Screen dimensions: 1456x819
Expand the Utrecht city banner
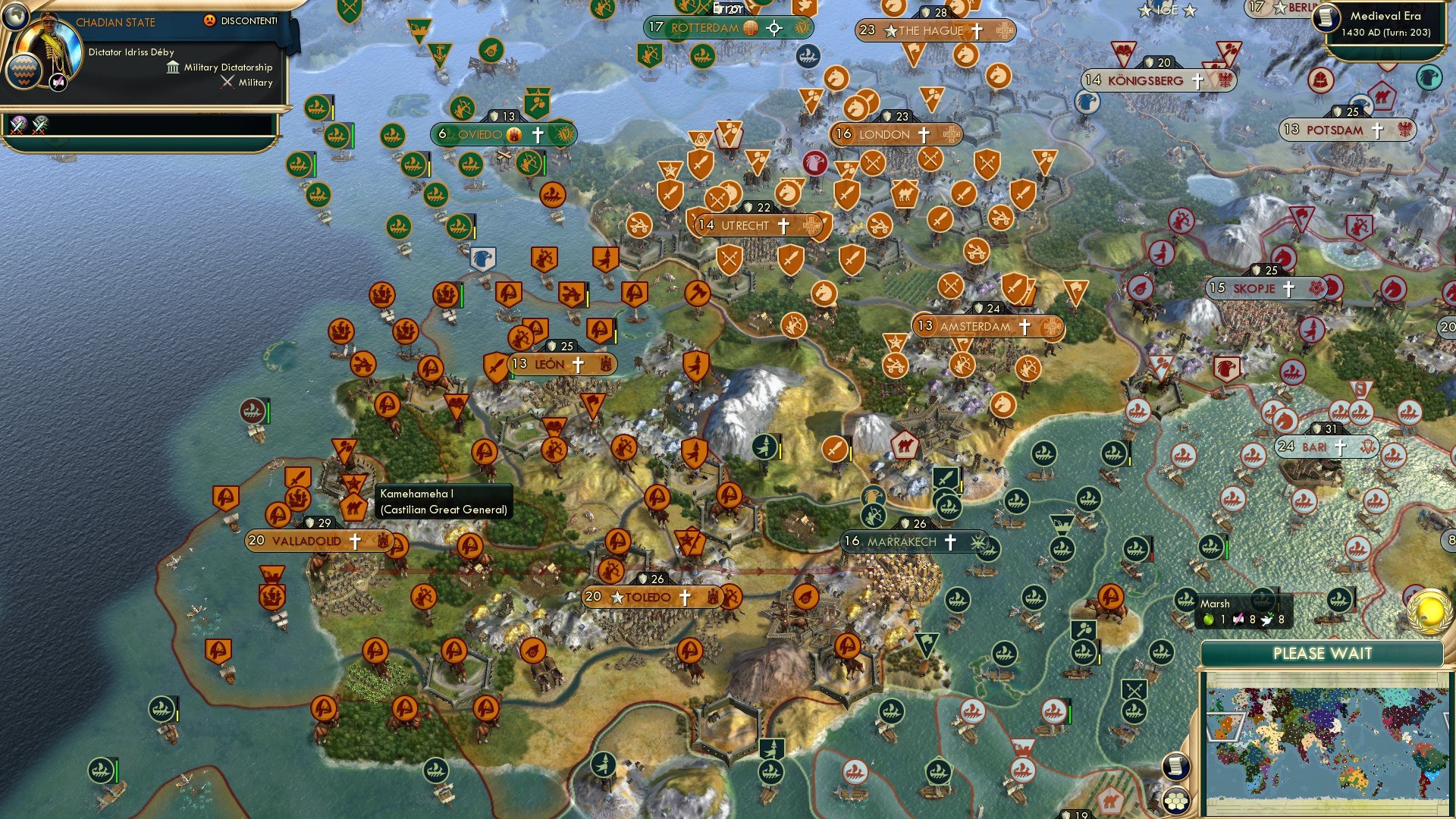[747, 225]
